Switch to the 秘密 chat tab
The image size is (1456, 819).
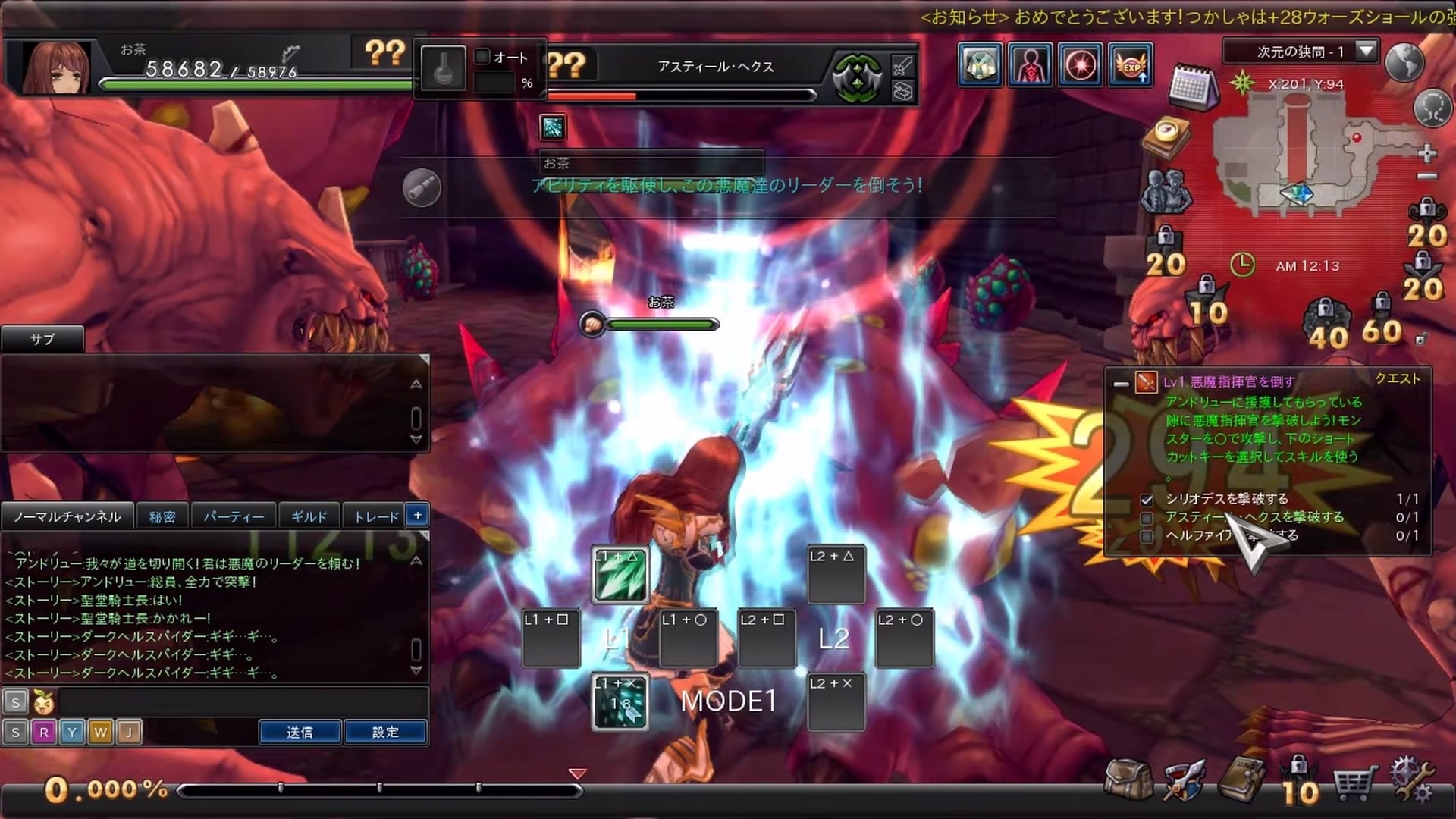pyautogui.click(x=162, y=516)
